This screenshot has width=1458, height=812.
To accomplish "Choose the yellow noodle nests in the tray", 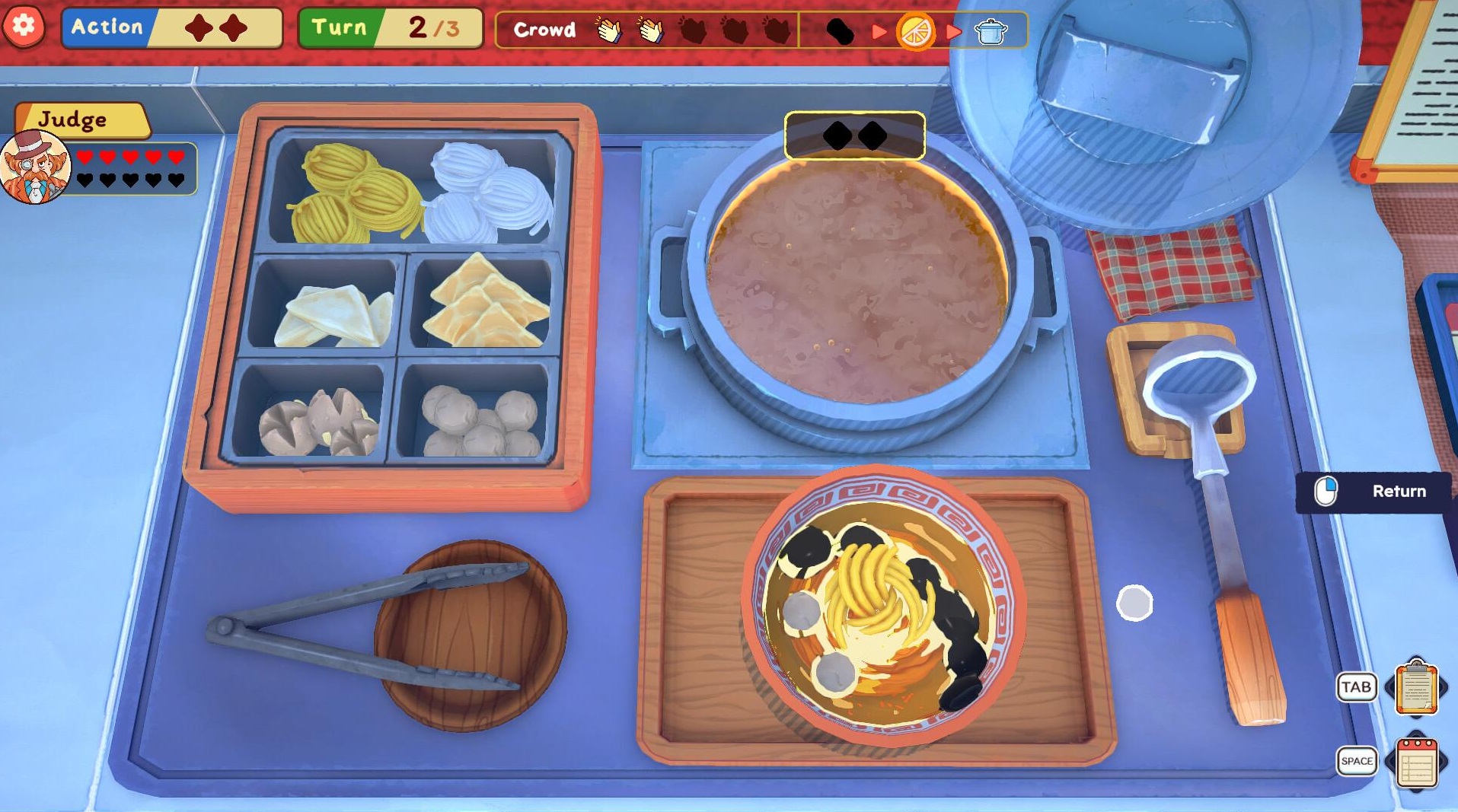I will tap(354, 194).
